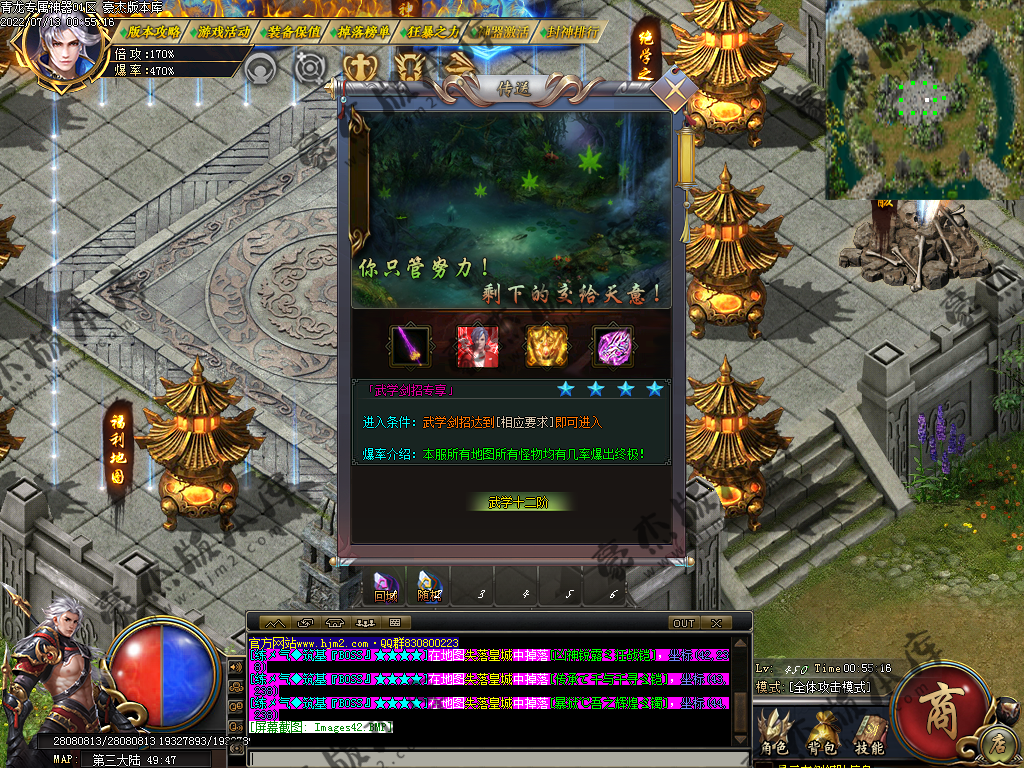1024x768 pixels.
Task: Click the small 店 store button
Action: [x=997, y=742]
